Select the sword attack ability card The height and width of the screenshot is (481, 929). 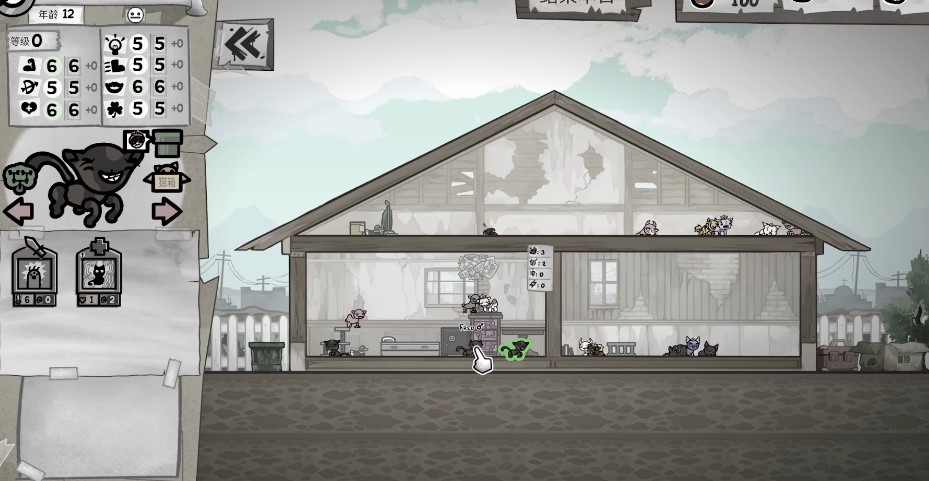tap(35, 271)
